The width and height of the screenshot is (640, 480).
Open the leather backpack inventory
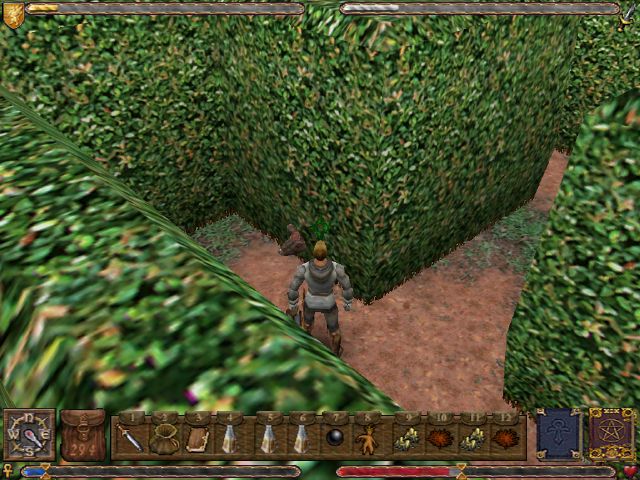(x=83, y=435)
